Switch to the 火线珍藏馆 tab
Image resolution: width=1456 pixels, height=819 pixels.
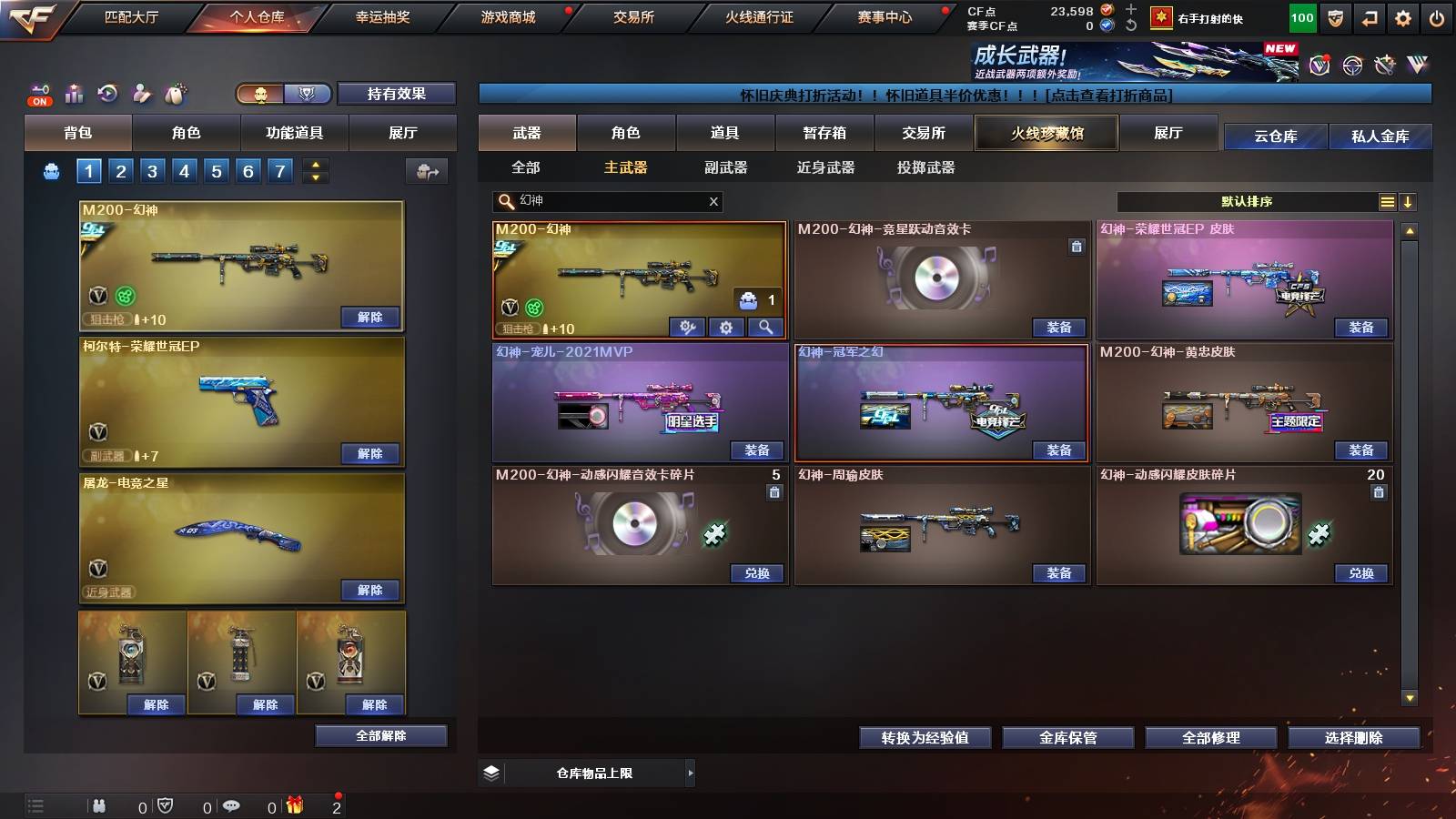coord(1046,133)
